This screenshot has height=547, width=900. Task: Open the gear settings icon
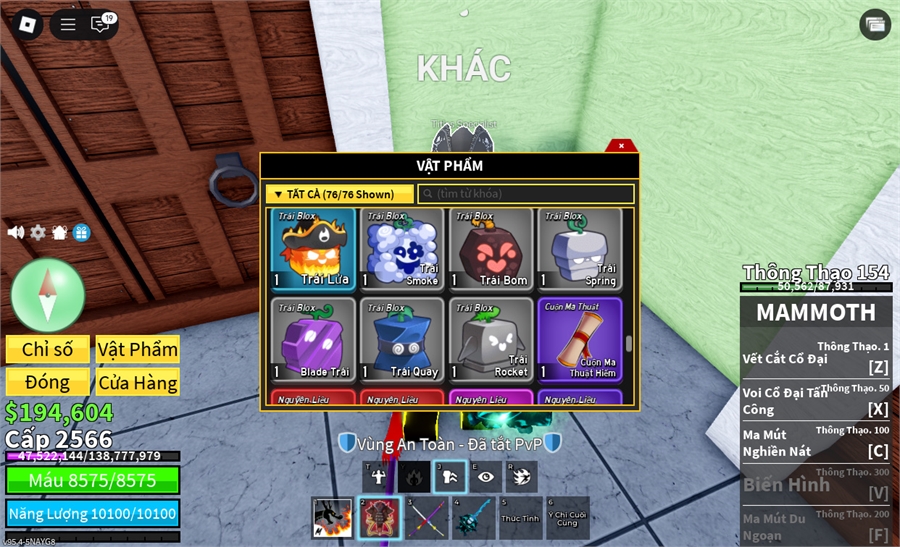[38, 232]
